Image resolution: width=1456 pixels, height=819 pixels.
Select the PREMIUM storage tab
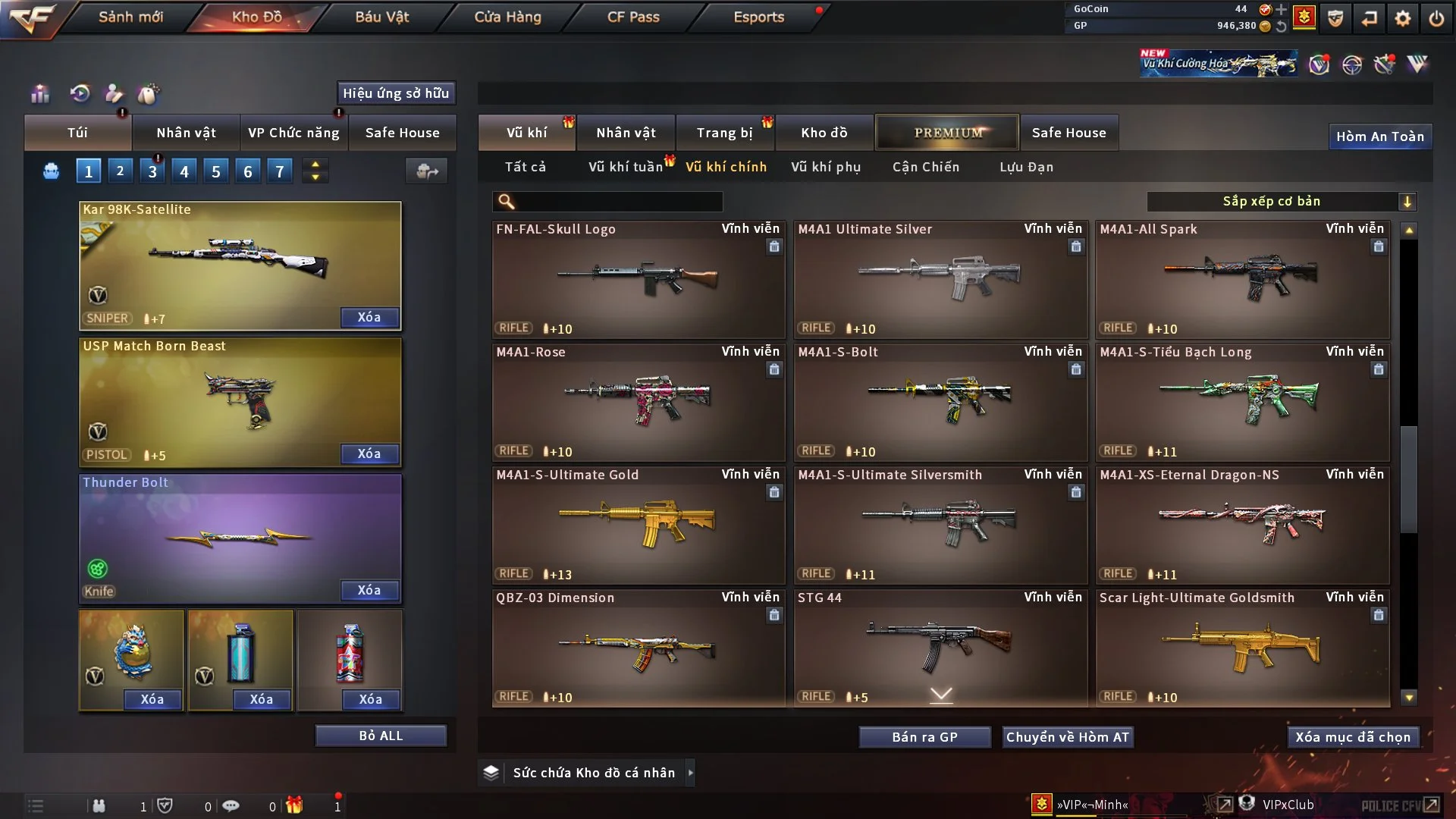click(x=947, y=133)
